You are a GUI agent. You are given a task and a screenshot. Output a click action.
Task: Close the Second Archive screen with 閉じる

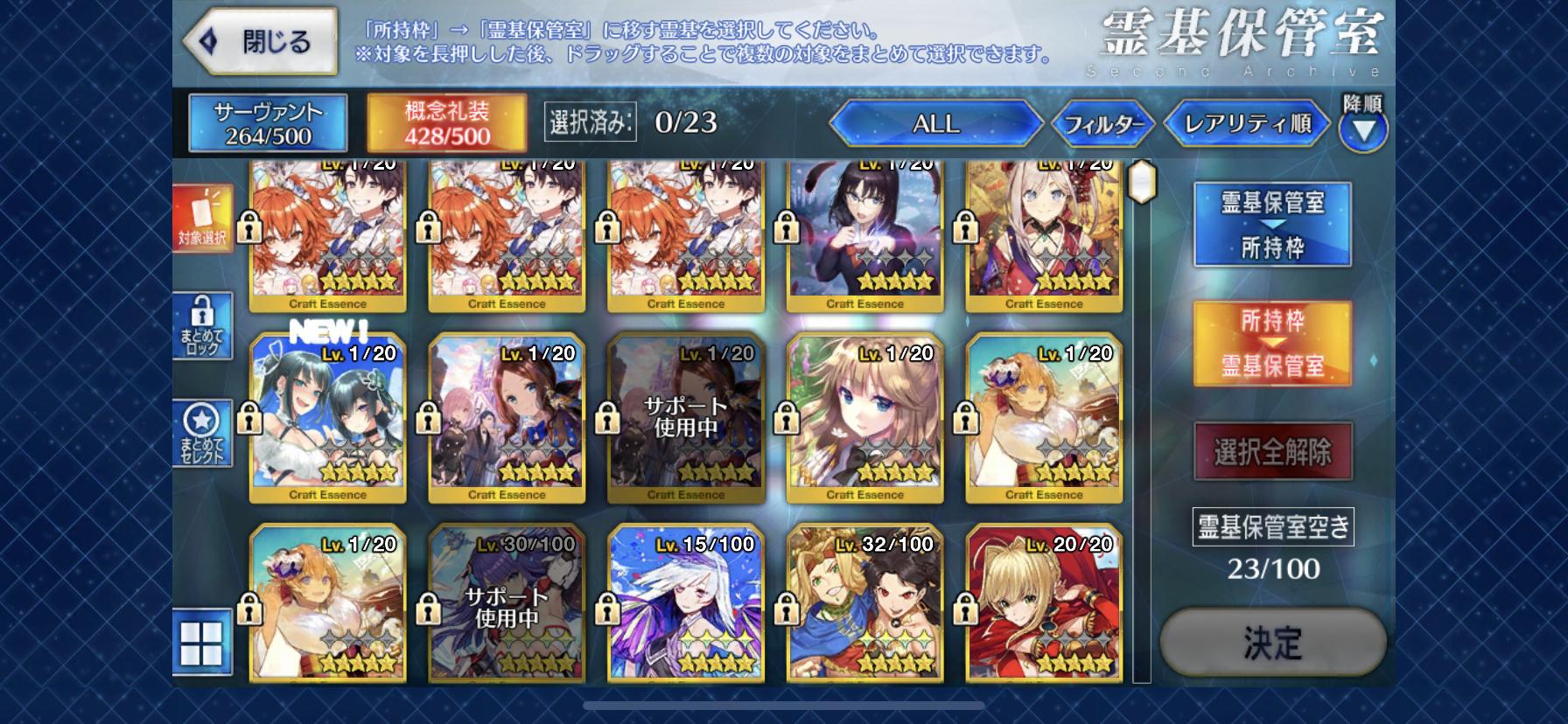click(x=260, y=42)
